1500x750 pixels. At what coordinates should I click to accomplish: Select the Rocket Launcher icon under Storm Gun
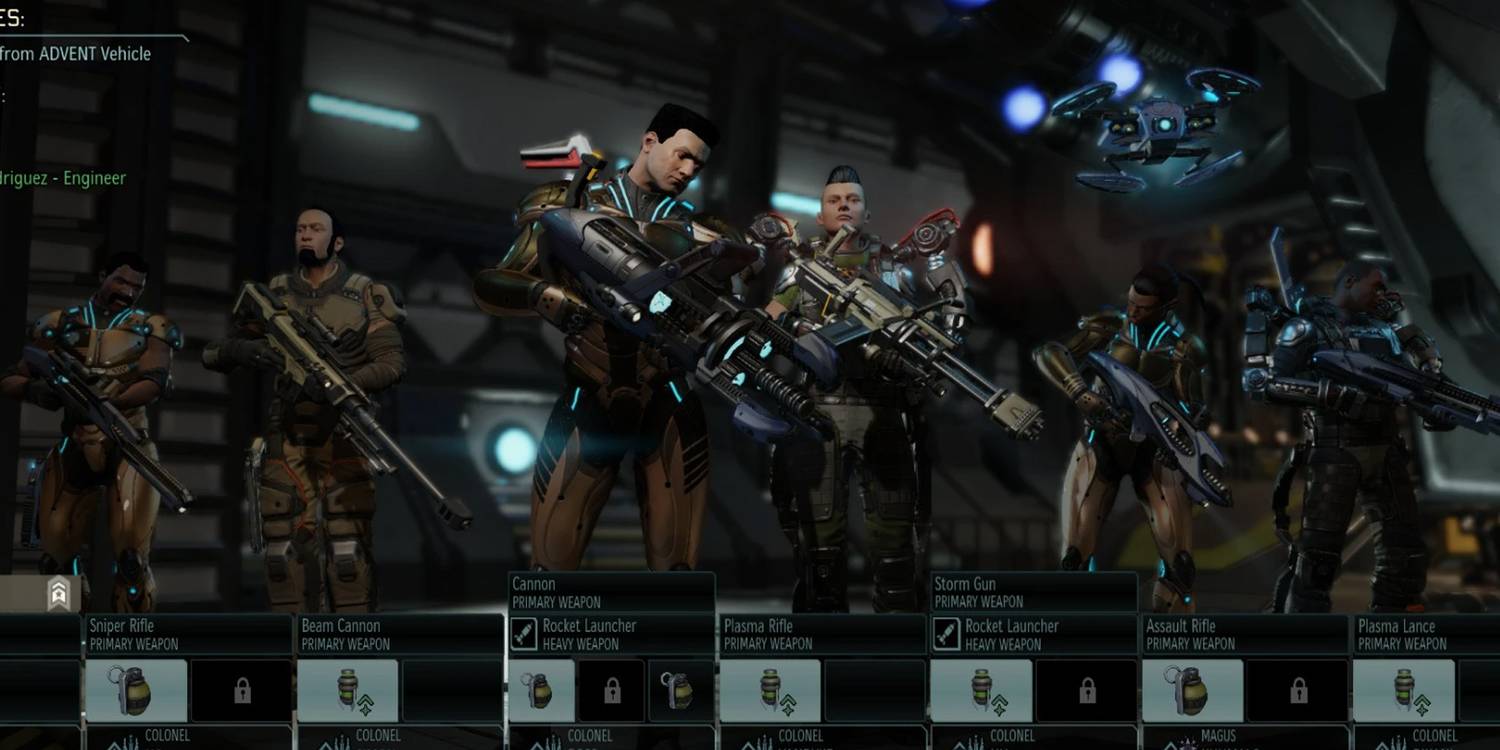coord(948,630)
